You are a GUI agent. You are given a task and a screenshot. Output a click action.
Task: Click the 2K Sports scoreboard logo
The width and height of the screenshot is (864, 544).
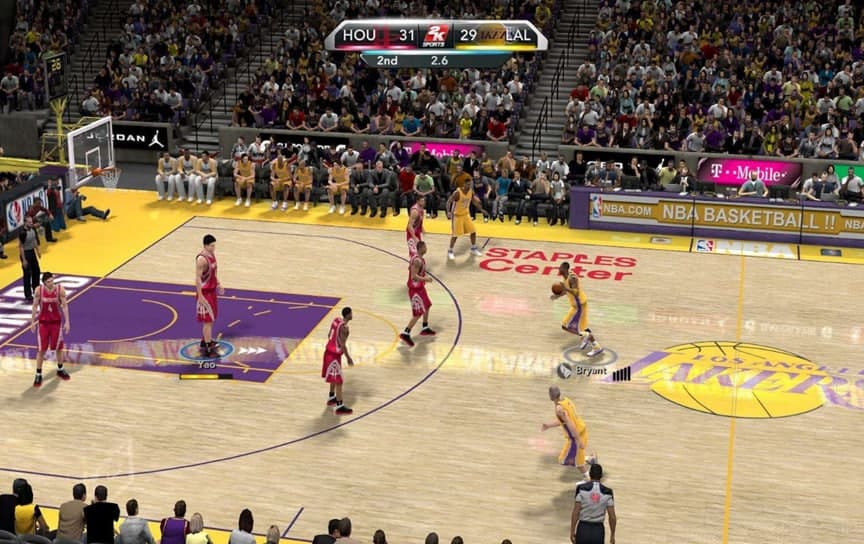(435, 36)
